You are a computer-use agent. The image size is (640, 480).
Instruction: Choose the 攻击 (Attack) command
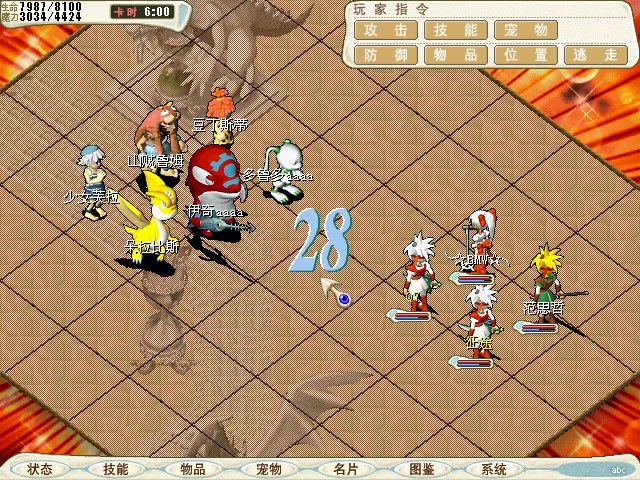point(385,30)
